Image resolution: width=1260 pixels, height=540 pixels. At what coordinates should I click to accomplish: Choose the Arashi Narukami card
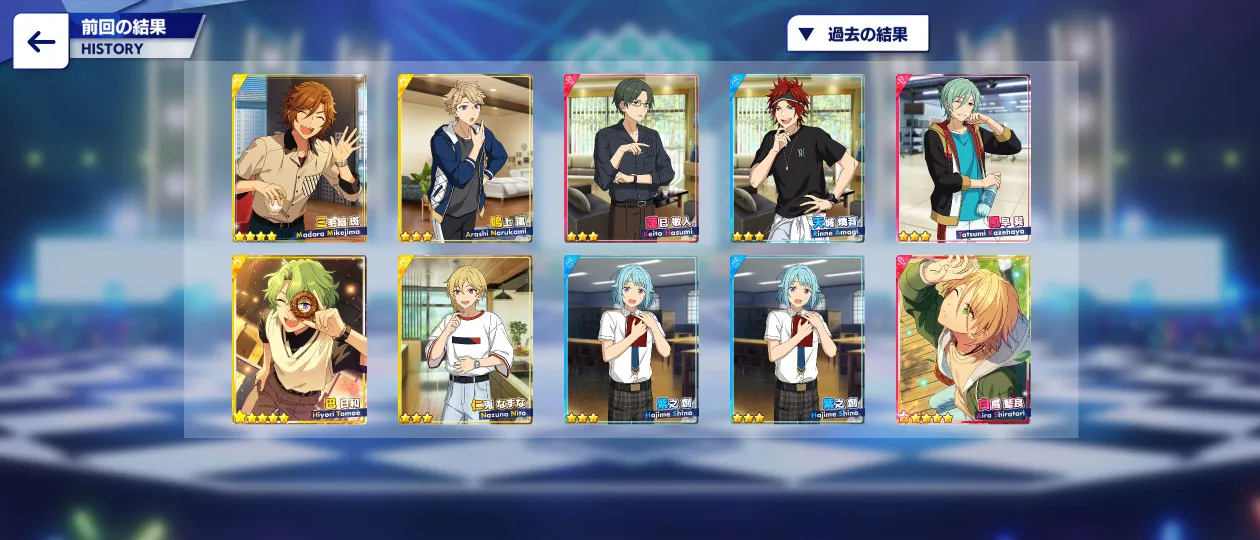(465, 158)
